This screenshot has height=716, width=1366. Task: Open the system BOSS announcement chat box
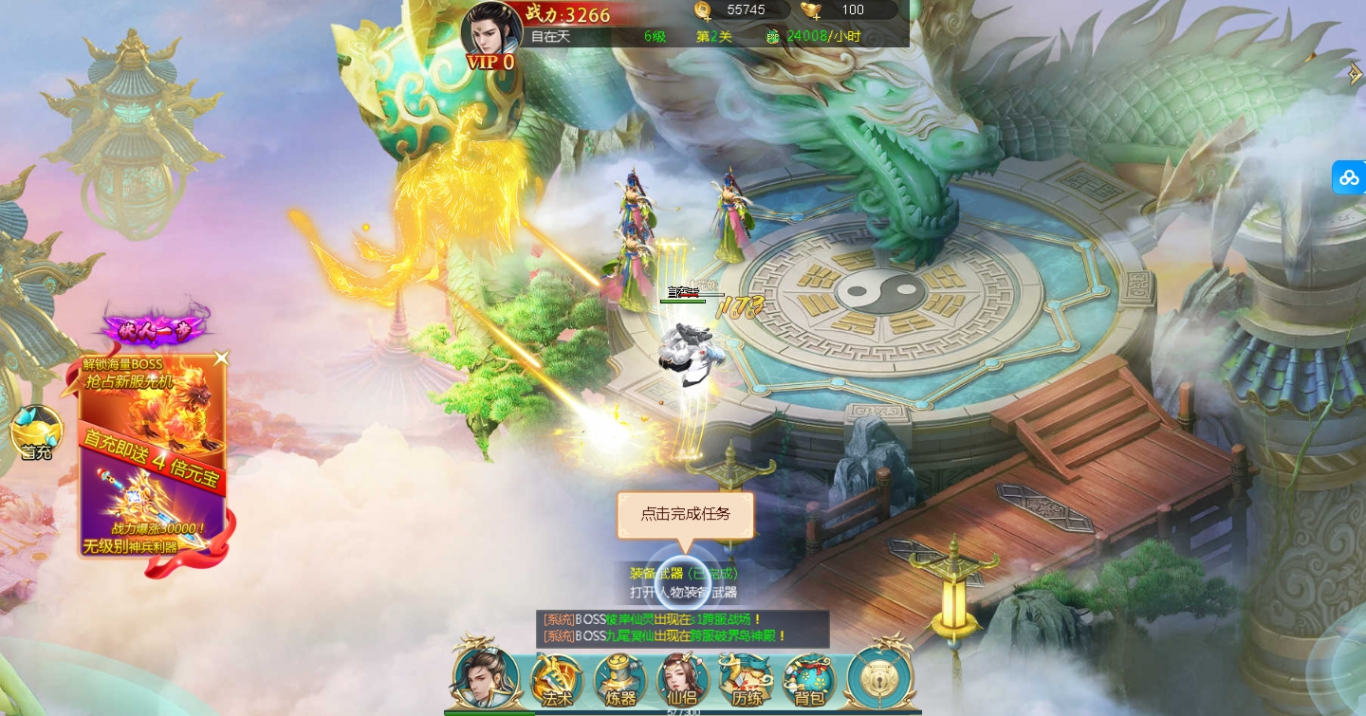click(x=682, y=628)
